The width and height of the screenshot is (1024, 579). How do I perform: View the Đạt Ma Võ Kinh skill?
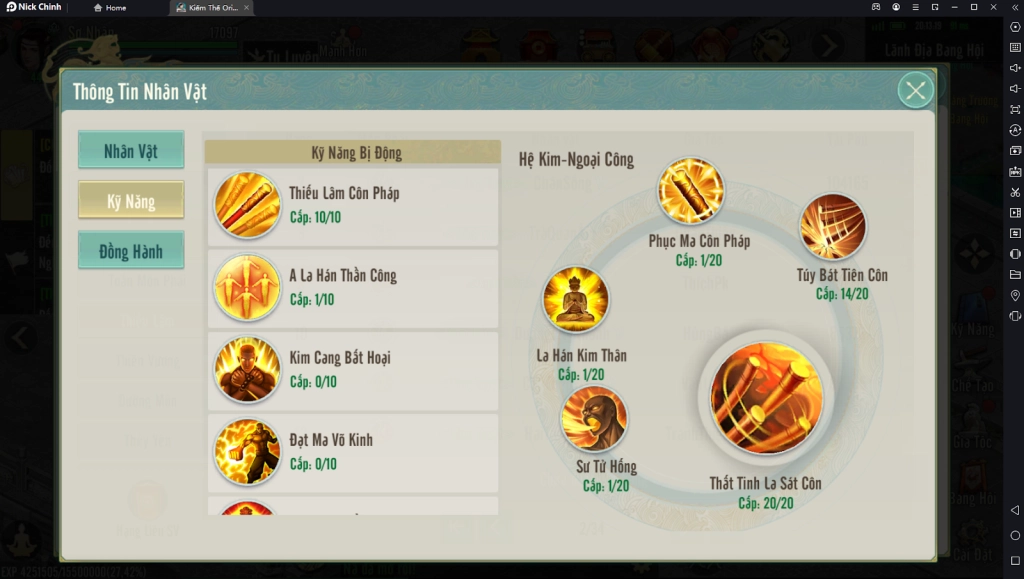click(x=352, y=452)
